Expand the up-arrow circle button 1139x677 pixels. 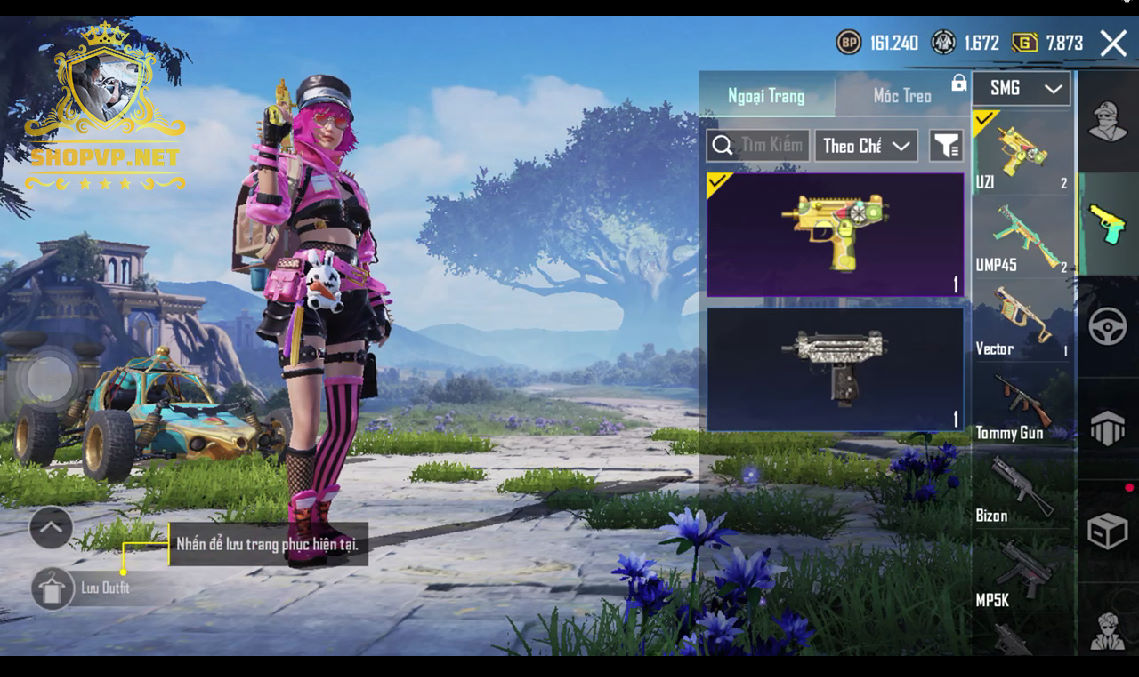(x=51, y=527)
